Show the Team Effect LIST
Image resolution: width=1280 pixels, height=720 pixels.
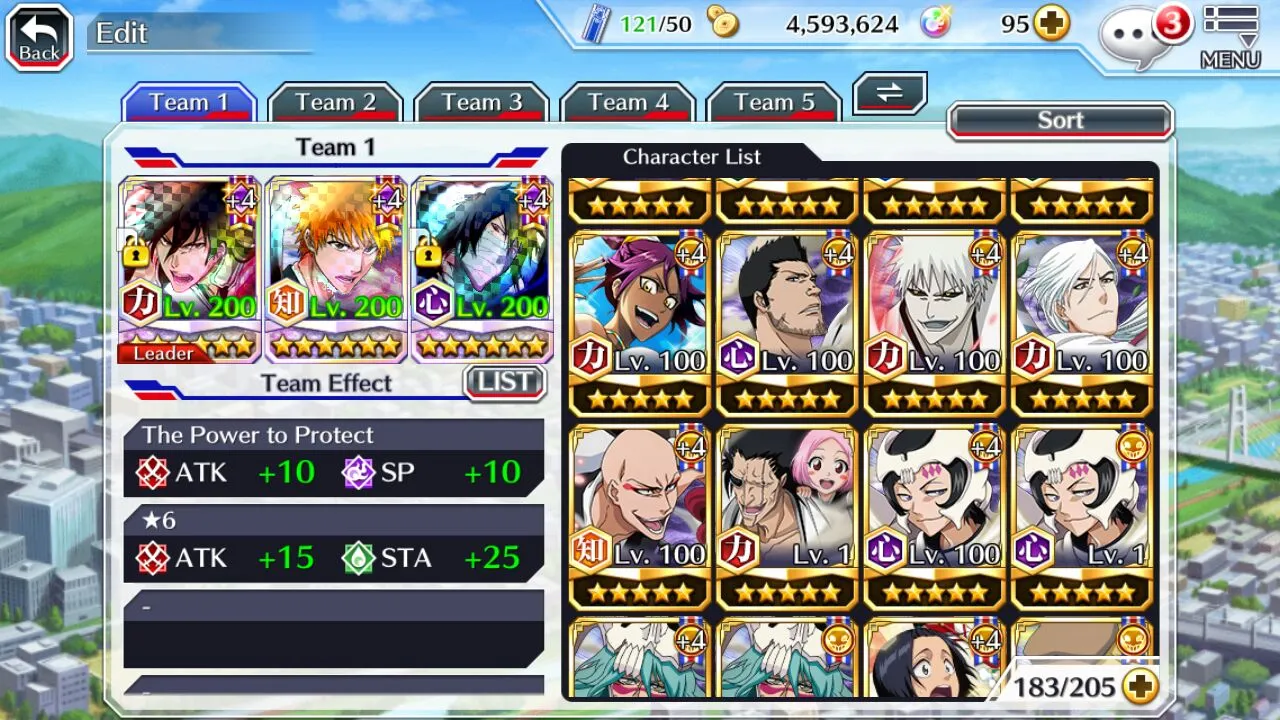(x=505, y=382)
